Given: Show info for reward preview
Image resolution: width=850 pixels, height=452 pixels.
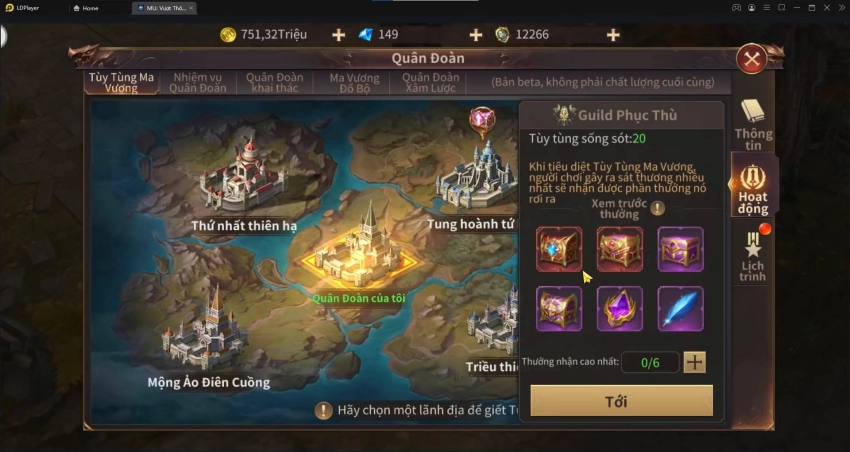Looking at the screenshot, I should coord(657,208).
